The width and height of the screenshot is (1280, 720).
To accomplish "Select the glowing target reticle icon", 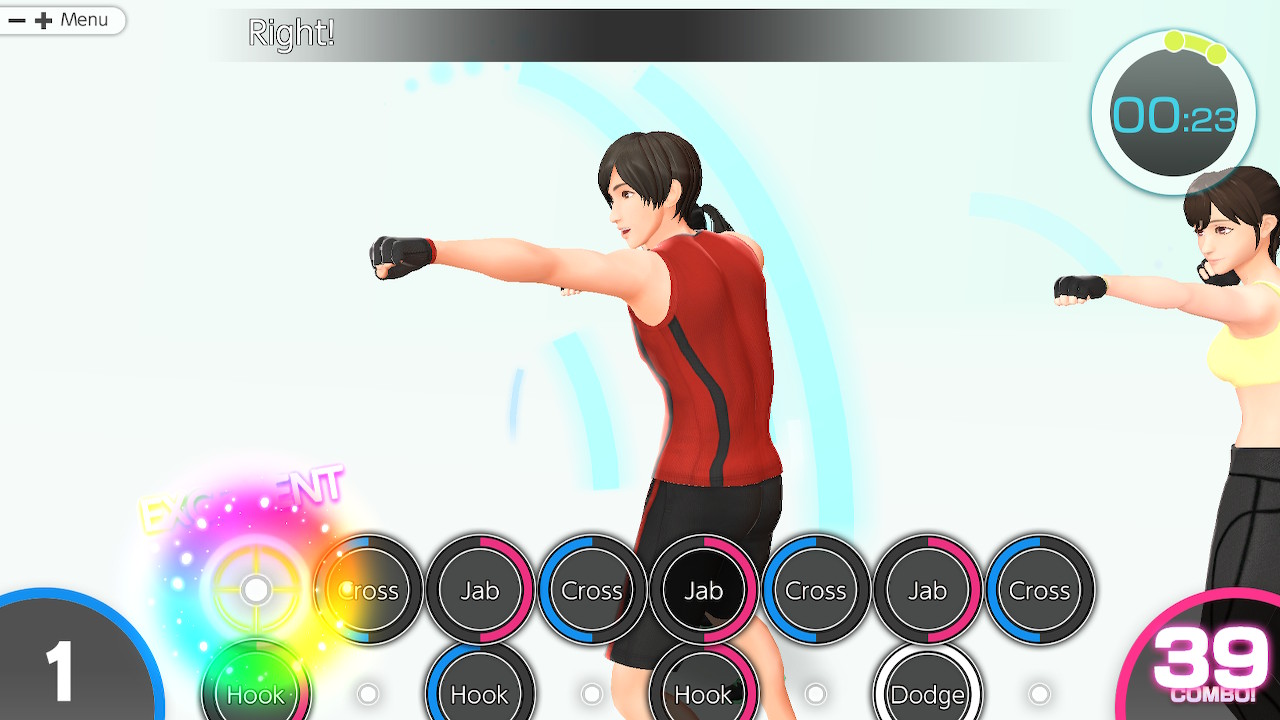I will (x=256, y=590).
